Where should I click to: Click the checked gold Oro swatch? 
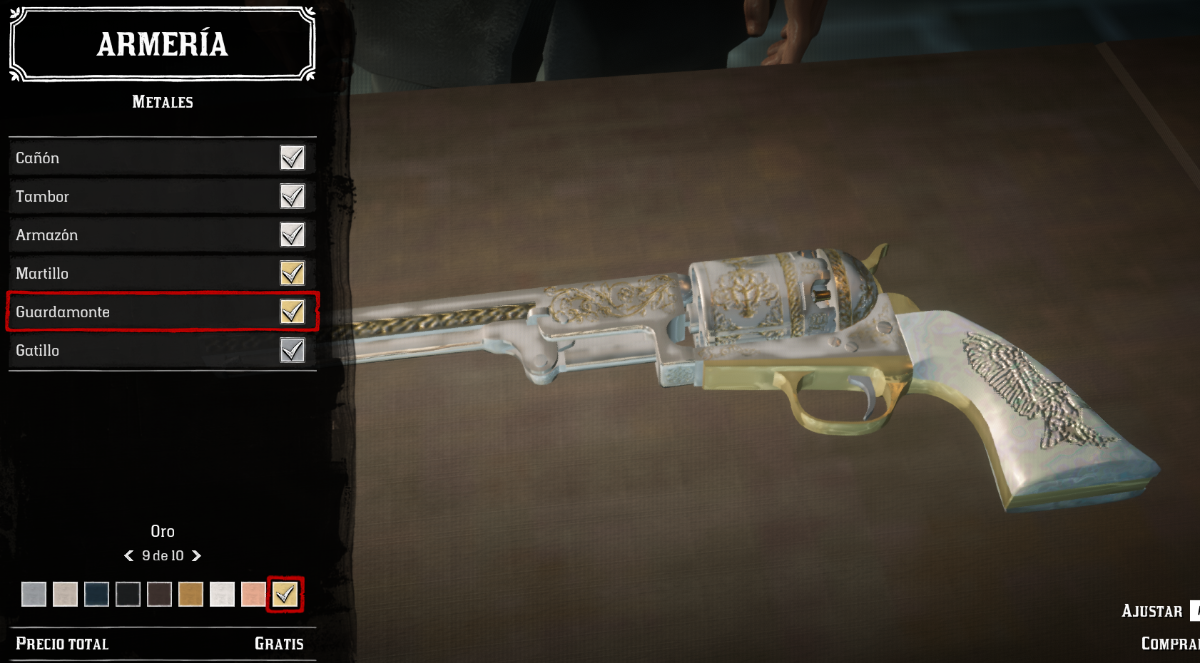click(286, 595)
